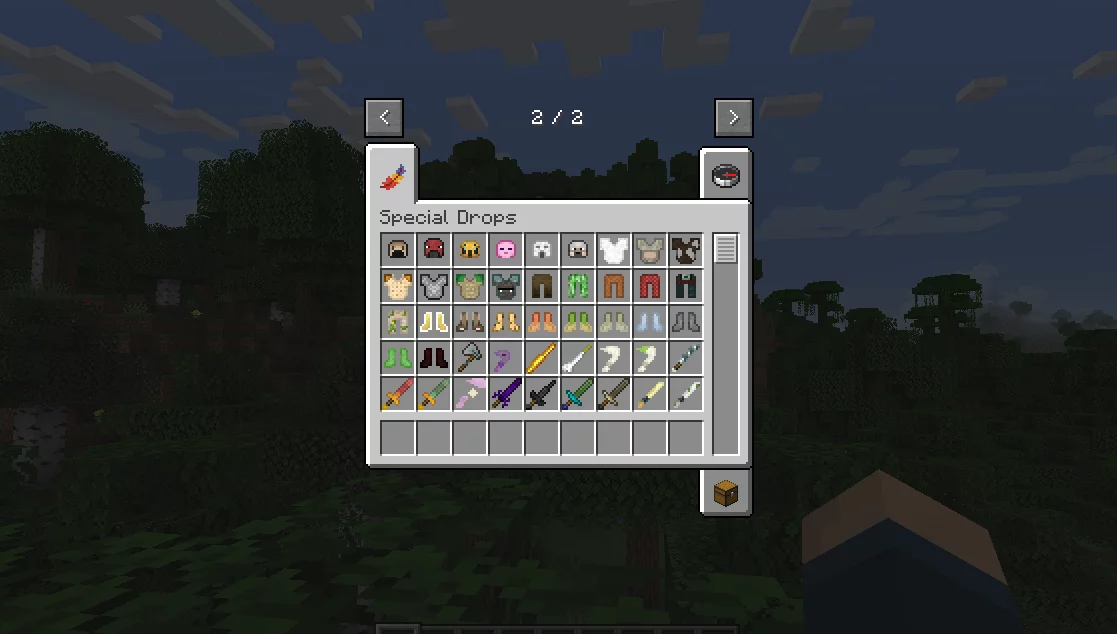The image size is (1117, 634).
Task: Grab the light blue boots
Action: (649, 322)
